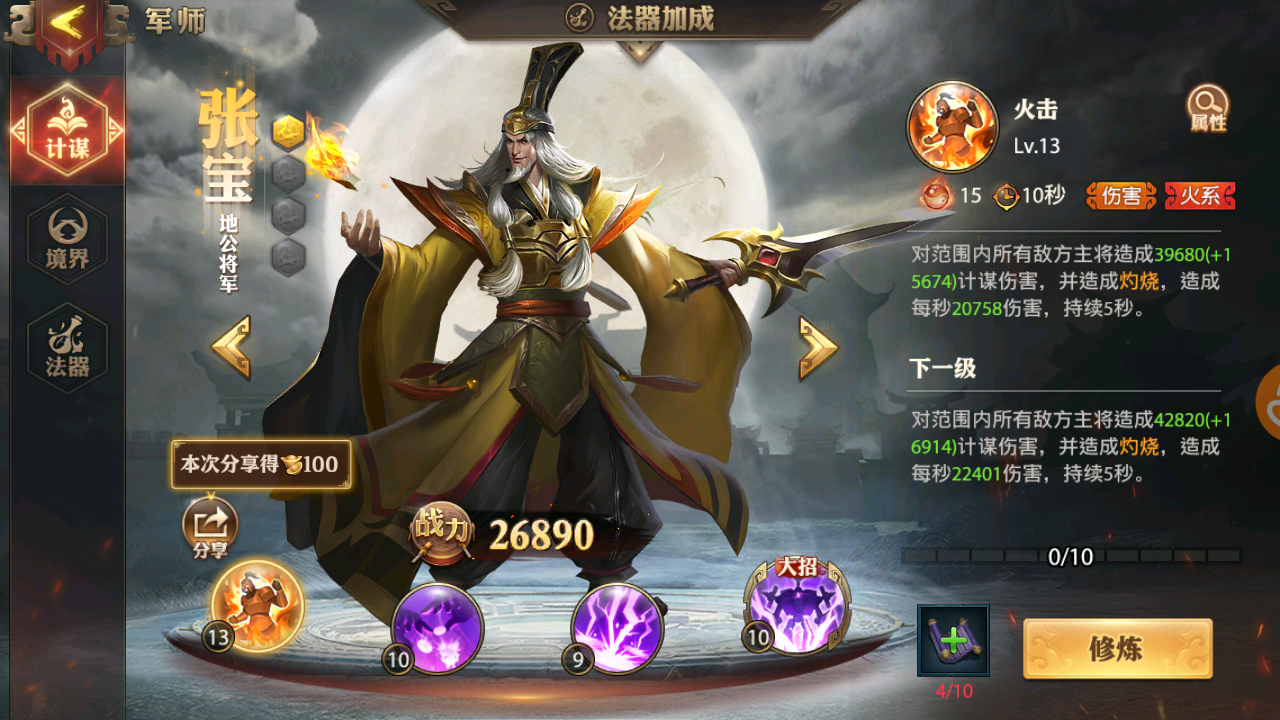
Task: Switch to the 计谋 tab
Action: 67,130
